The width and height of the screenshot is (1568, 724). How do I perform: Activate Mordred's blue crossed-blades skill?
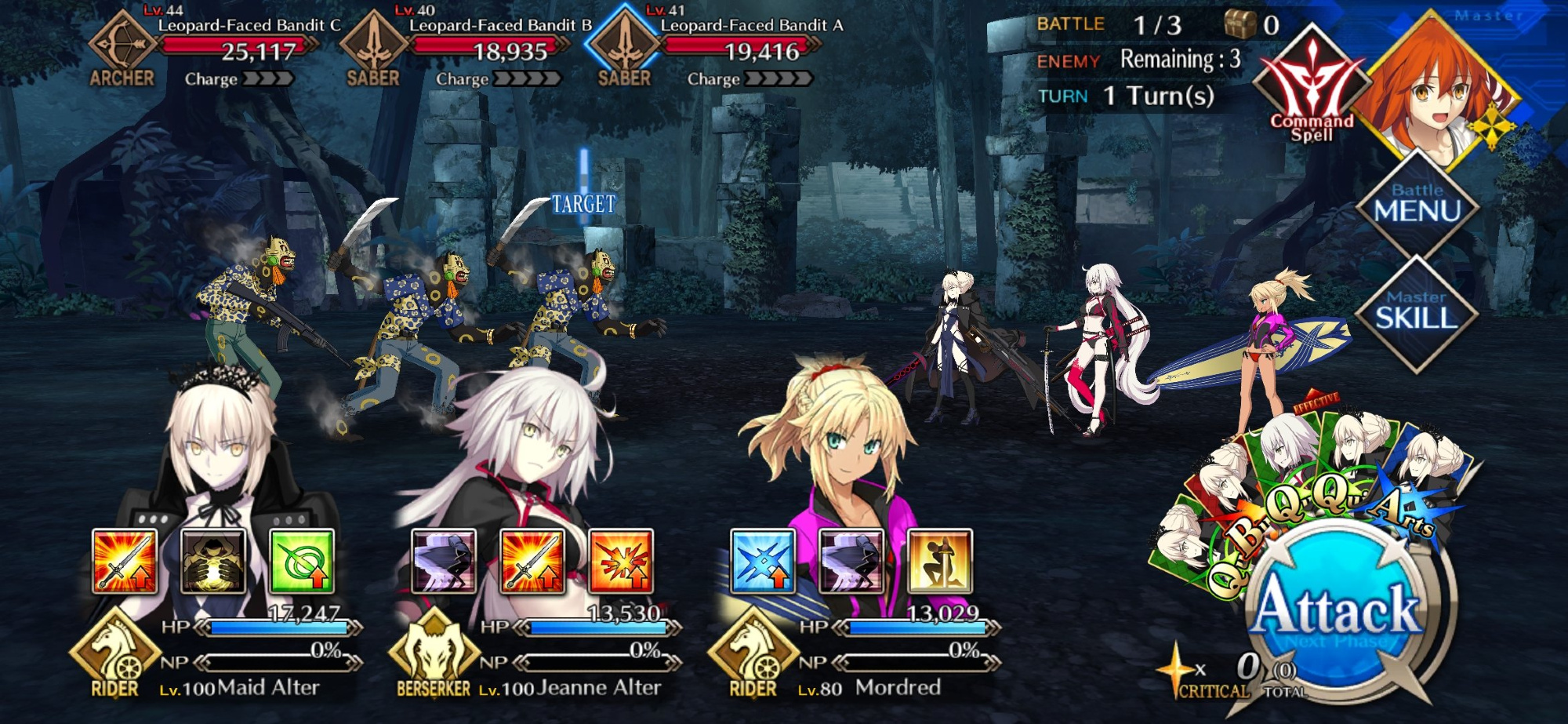[x=763, y=561]
